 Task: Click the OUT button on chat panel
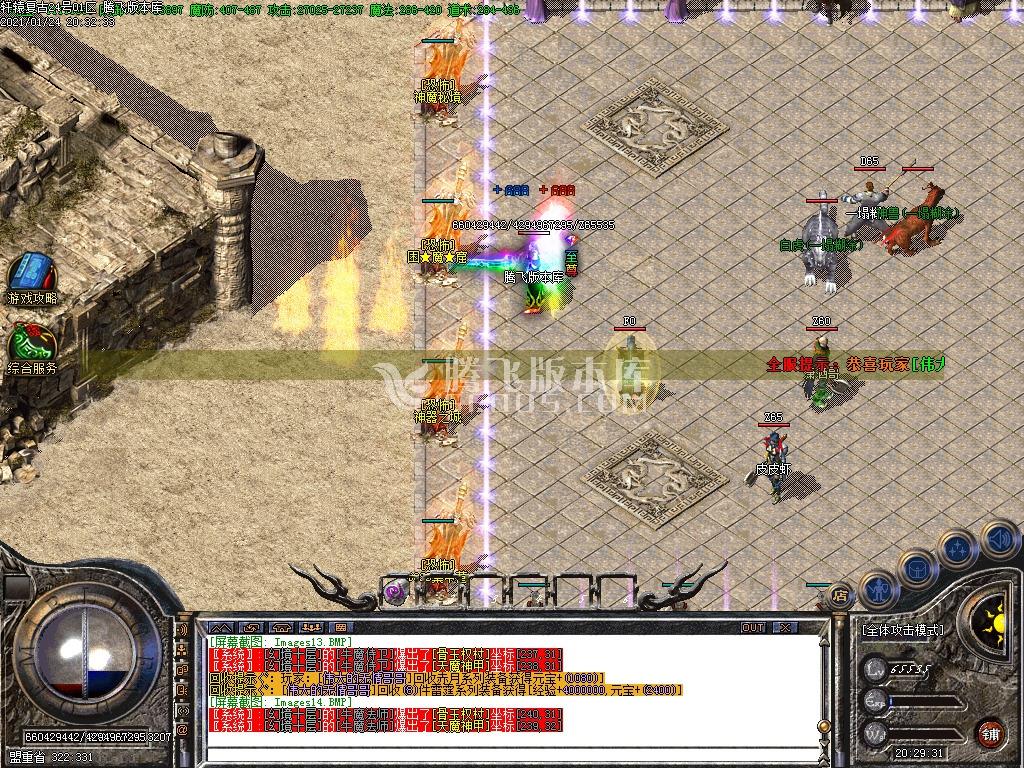[x=753, y=627]
